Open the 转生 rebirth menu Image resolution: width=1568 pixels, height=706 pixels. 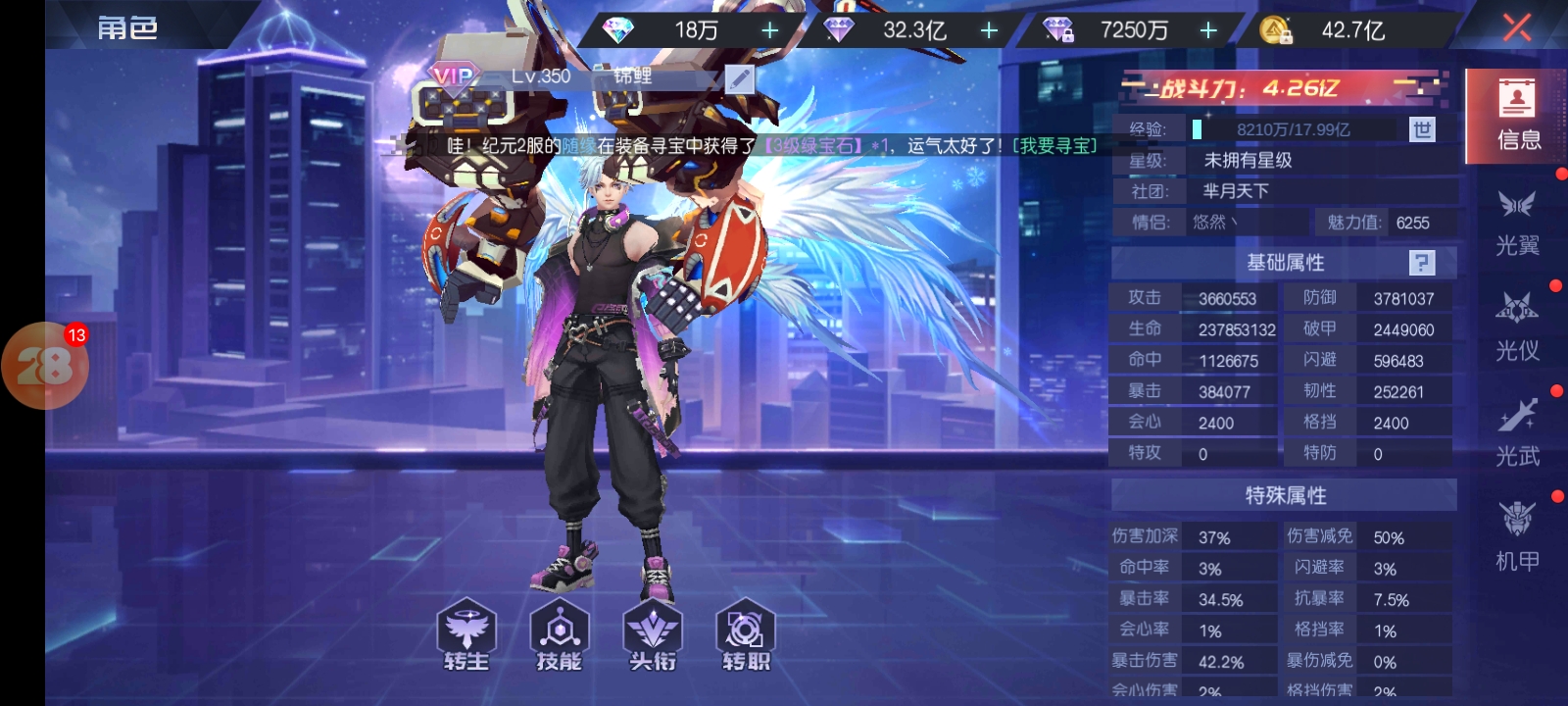[465, 634]
